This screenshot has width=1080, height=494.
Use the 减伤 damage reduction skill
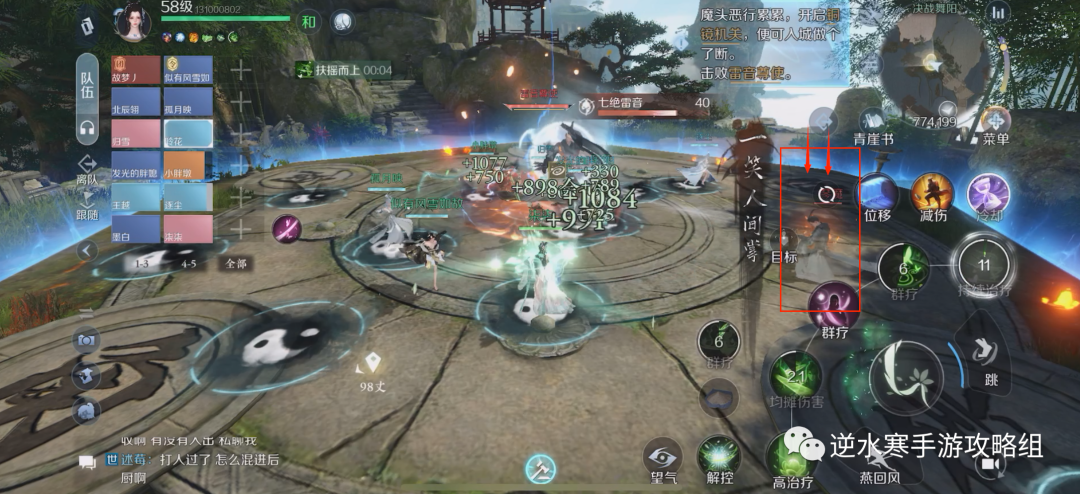pyautogui.click(x=932, y=192)
